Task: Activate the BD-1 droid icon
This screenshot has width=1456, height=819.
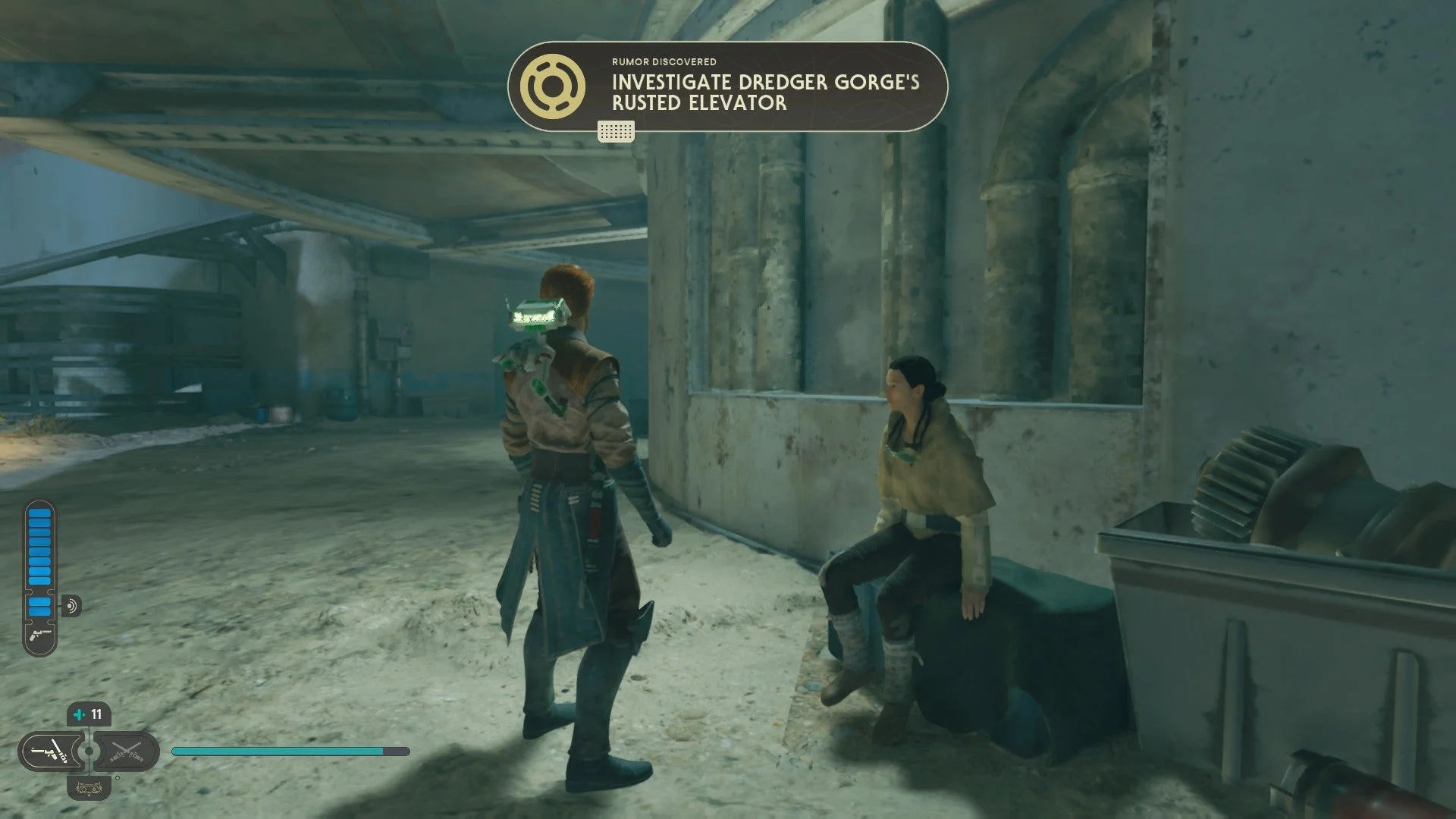Action: tap(89, 787)
